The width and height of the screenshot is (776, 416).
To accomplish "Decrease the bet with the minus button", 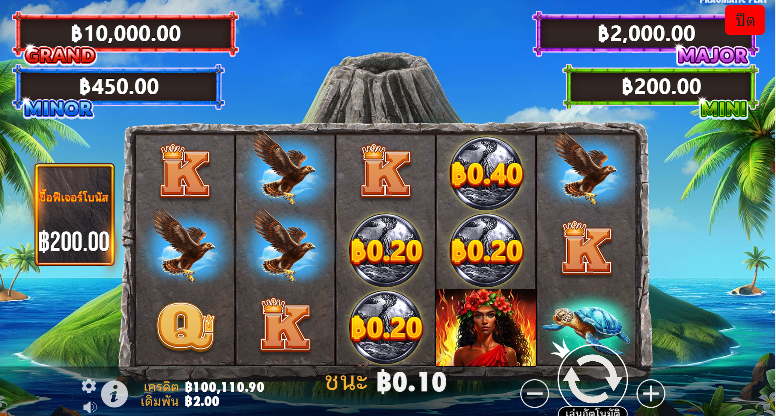I will (x=535, y=393).
